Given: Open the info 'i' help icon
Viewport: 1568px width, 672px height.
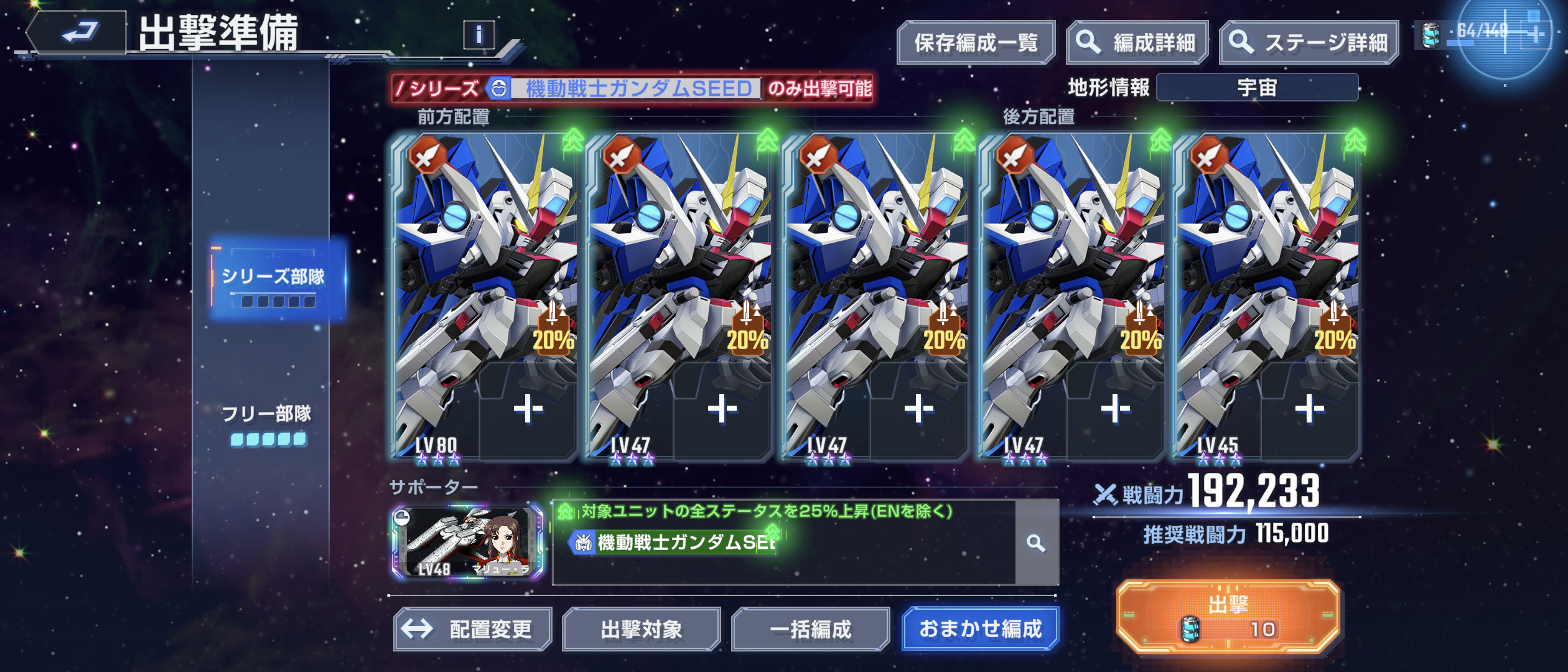Looking at the screenshot, I should (x=478, y=35).
